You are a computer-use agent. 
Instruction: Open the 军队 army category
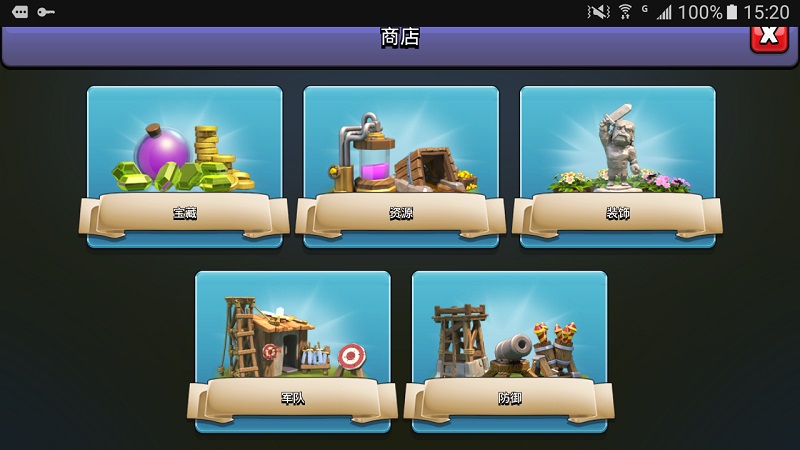[x=292, y=351]
